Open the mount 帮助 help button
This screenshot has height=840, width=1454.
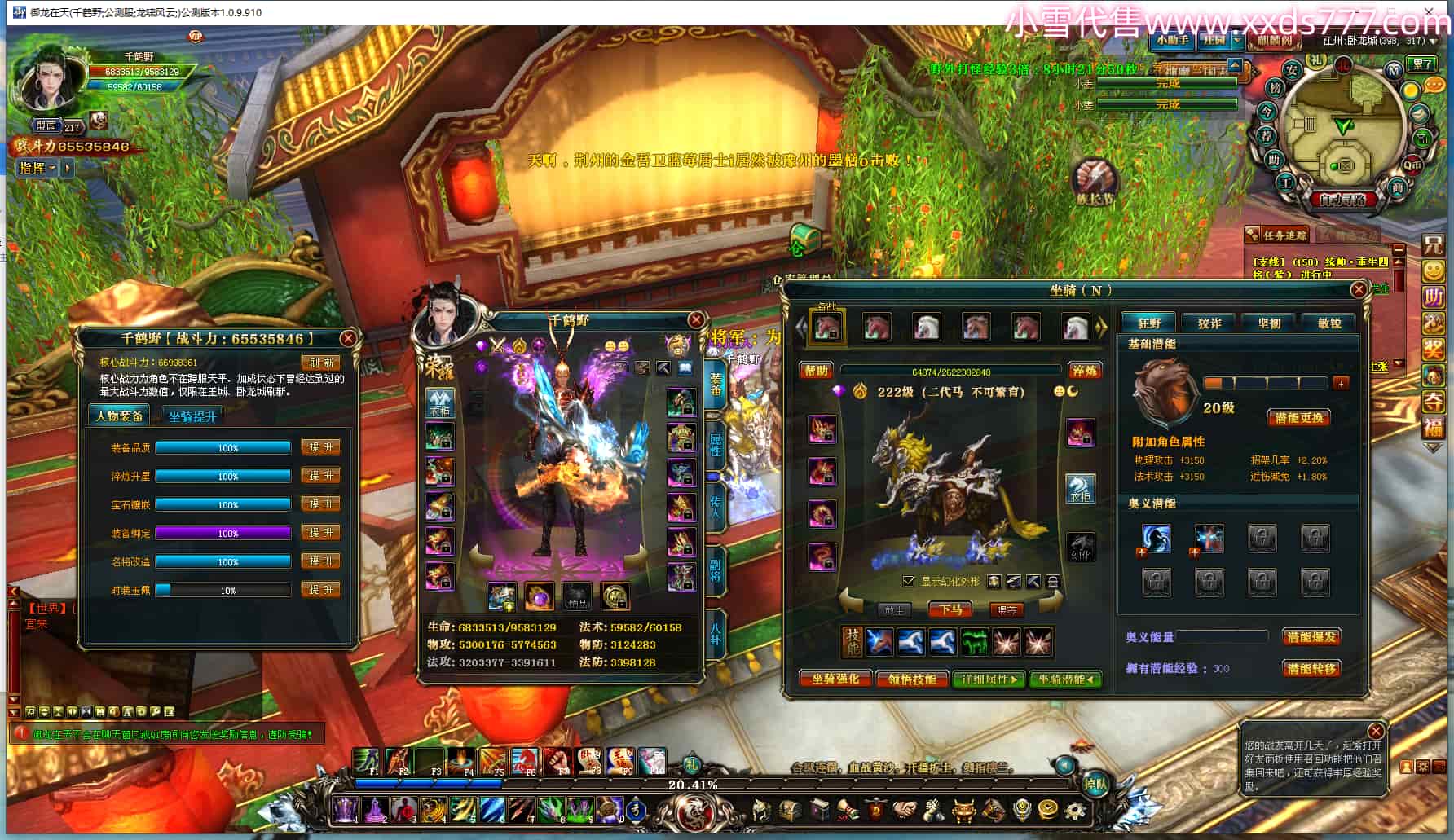point(817,371)
